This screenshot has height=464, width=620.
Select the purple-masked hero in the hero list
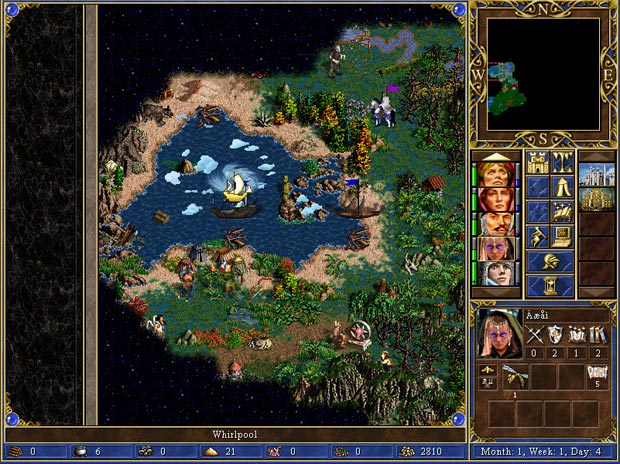pyautogui.click(x=494, y=247)
